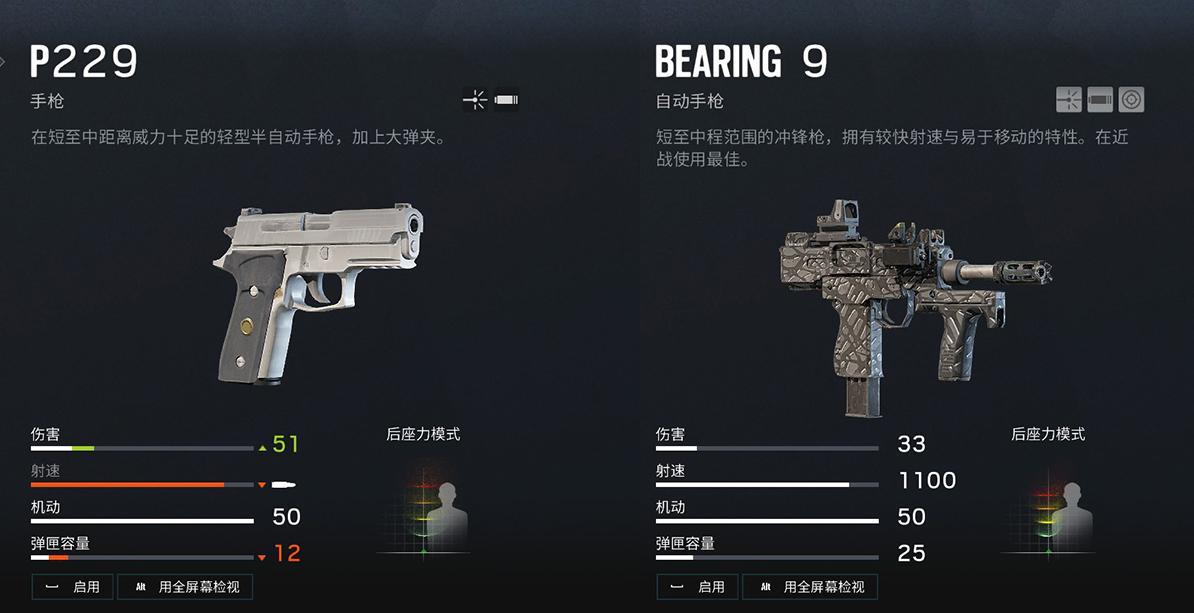Open the Bearing 9 sight attachment icon

1131,100
